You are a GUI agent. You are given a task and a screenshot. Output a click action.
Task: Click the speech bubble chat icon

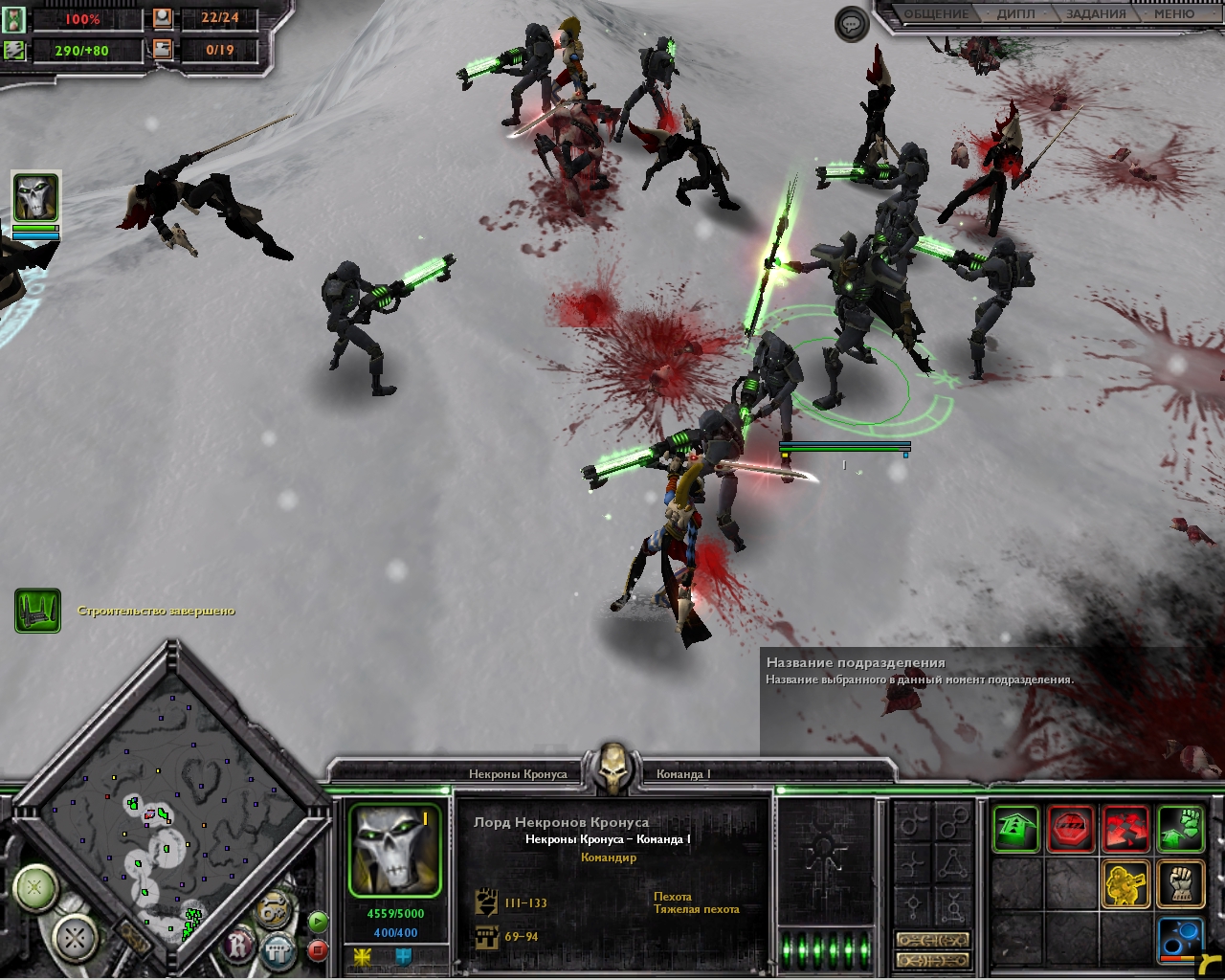(851, 24)
